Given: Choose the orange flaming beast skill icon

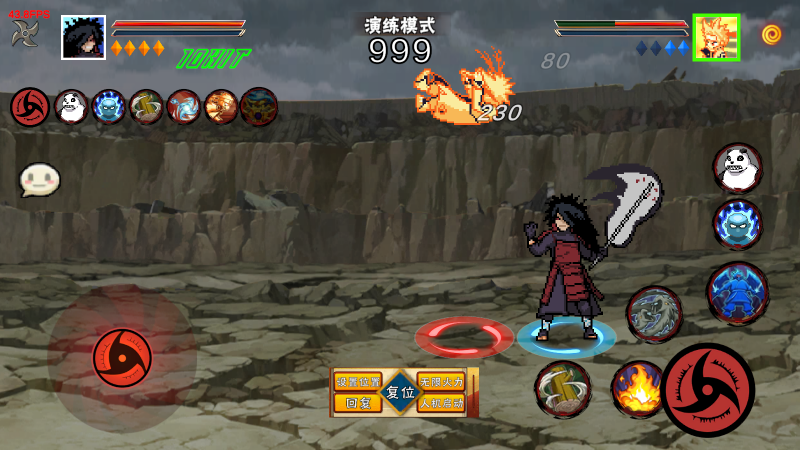Looking at the screenshot, I should pyautogui.click(x=221, y=106).
